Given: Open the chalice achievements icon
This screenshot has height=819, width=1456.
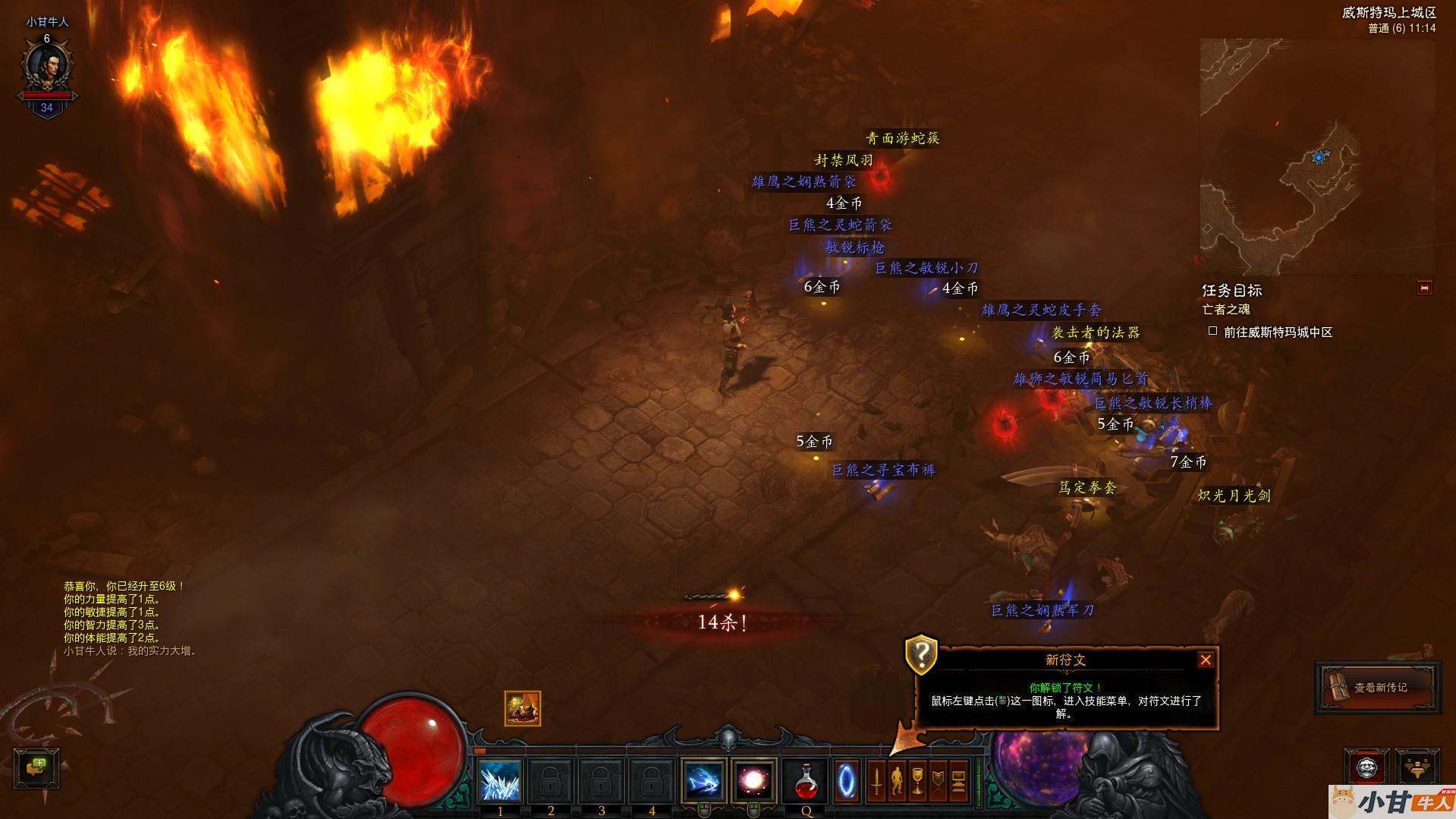Looking at the screenshot, I should [x=917, y=781].
